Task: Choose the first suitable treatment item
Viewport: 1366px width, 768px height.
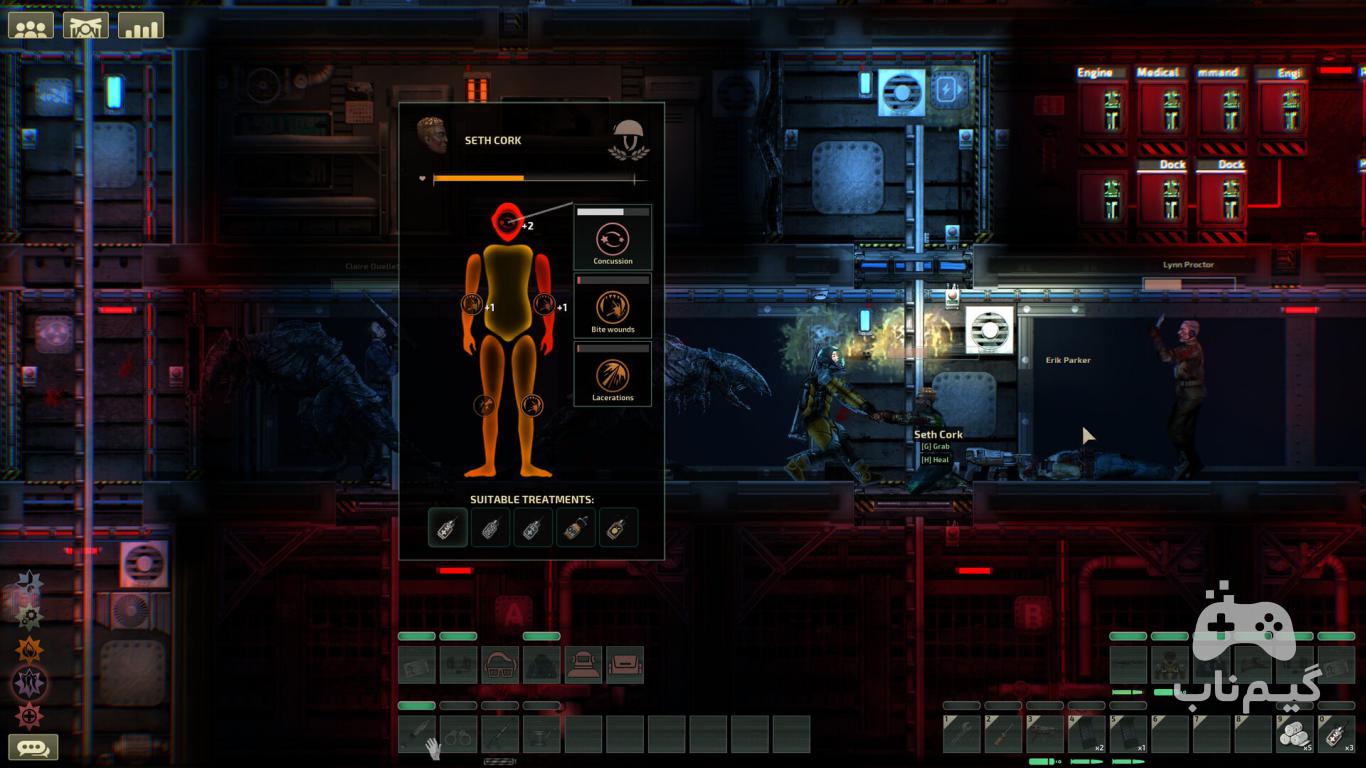Action: click(448, 527)
